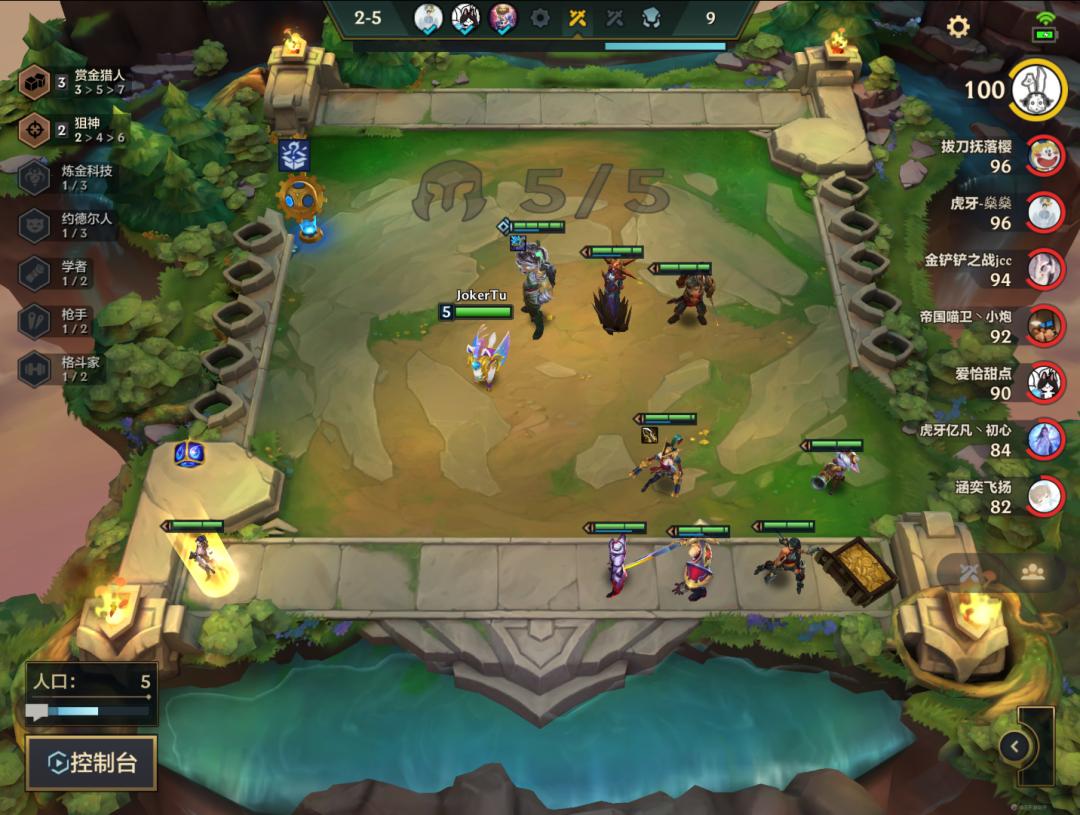Expand the side panel with the arrow button

pos(1015,745)
